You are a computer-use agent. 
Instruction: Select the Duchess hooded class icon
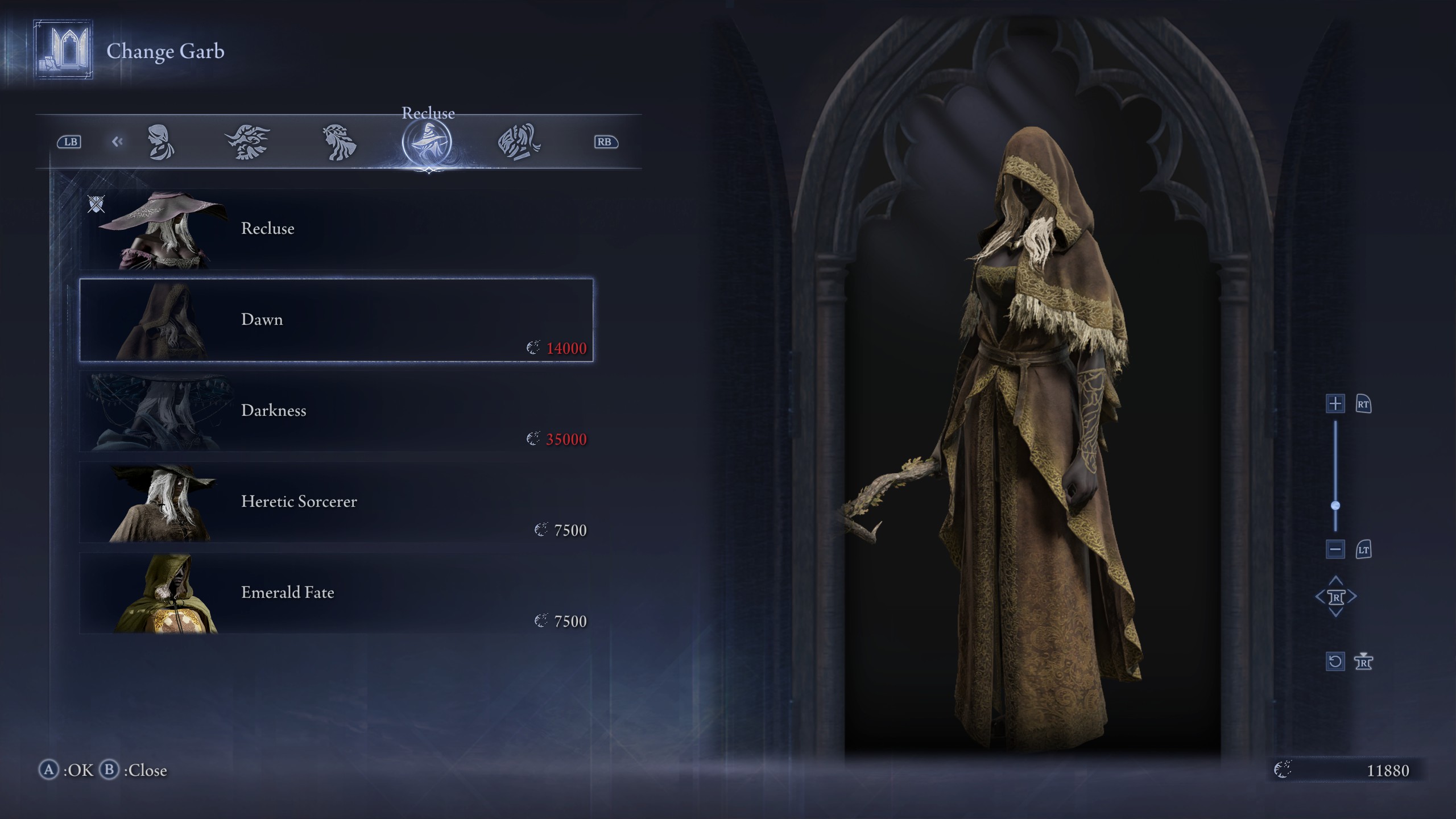(x=162, y=142)
